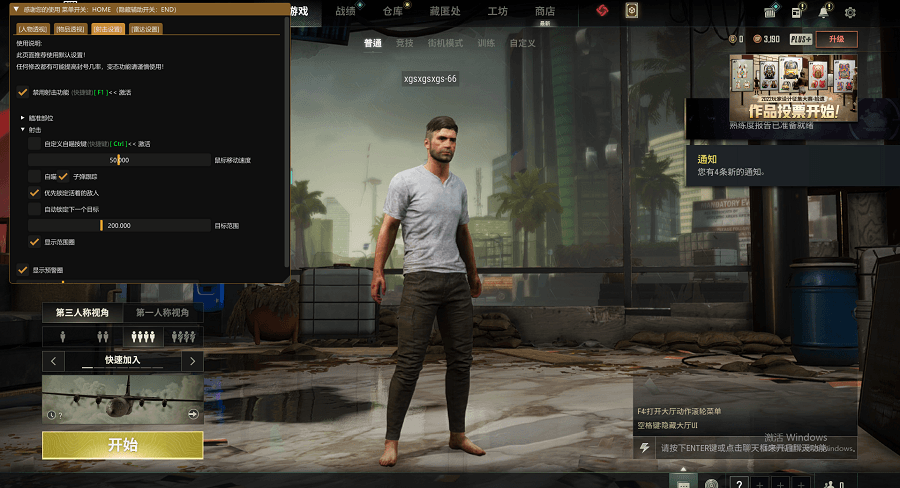900x488 pixels.
Task: Go to the previous map option arrow
Action: click(x=52, y=360)
